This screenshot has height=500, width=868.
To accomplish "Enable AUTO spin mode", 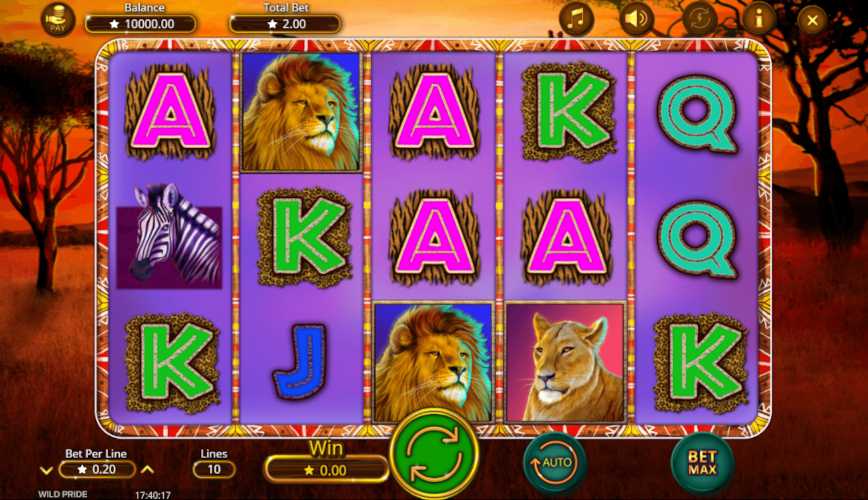I will (x=554, y=462).
